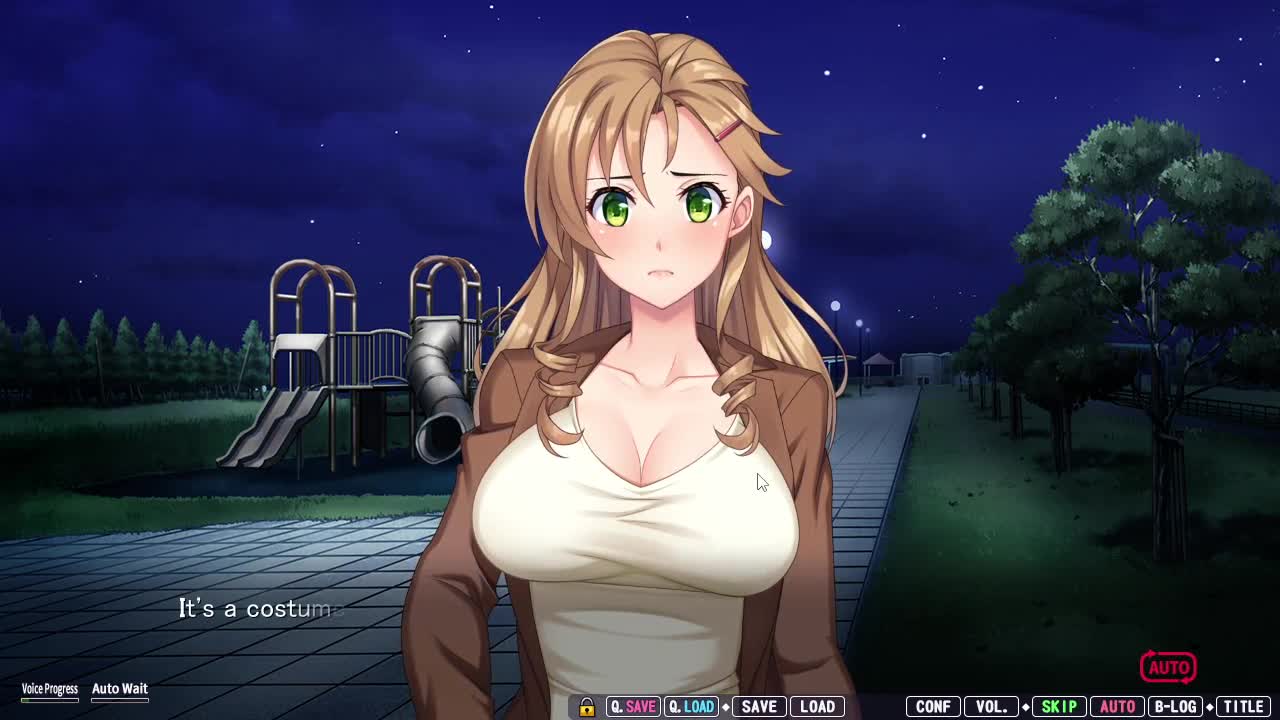Viewport: 1280px width, 720px height.
Task: Click the red AUTO indicator badge
Action: tap(1168, 667)
